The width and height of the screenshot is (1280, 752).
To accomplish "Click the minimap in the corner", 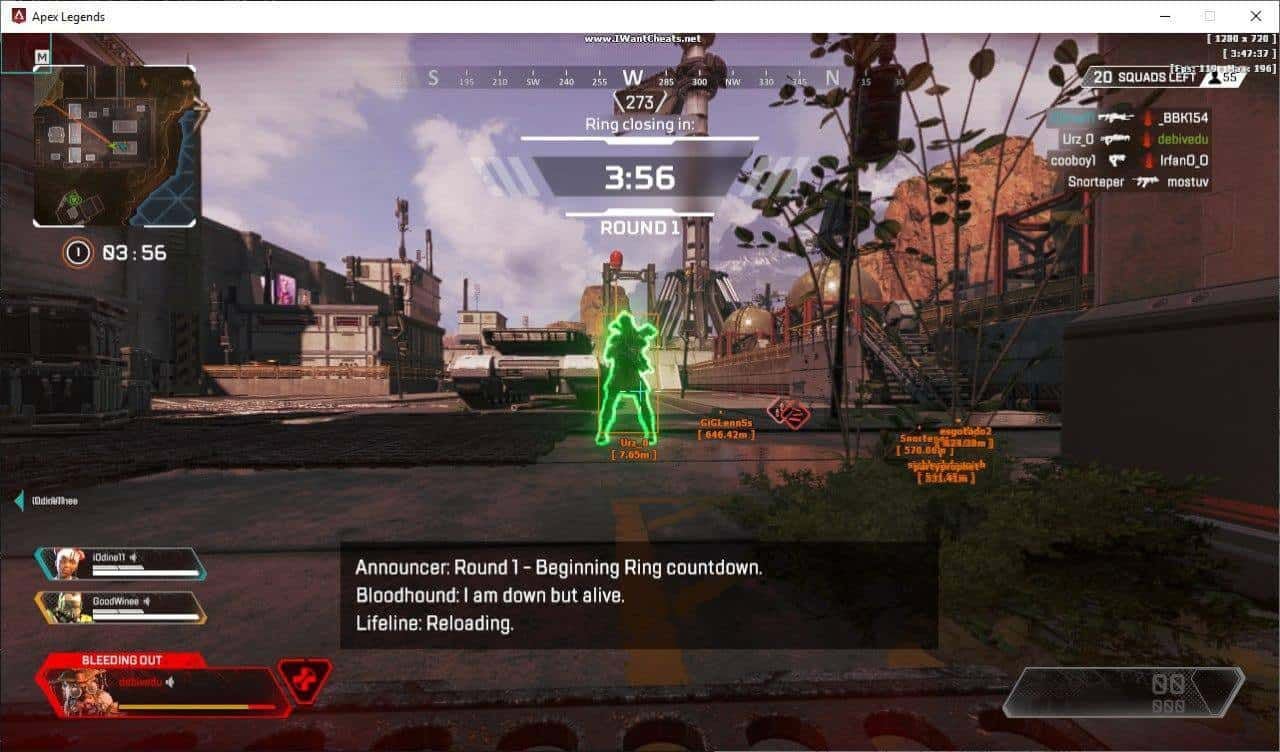I will point(116,146).
